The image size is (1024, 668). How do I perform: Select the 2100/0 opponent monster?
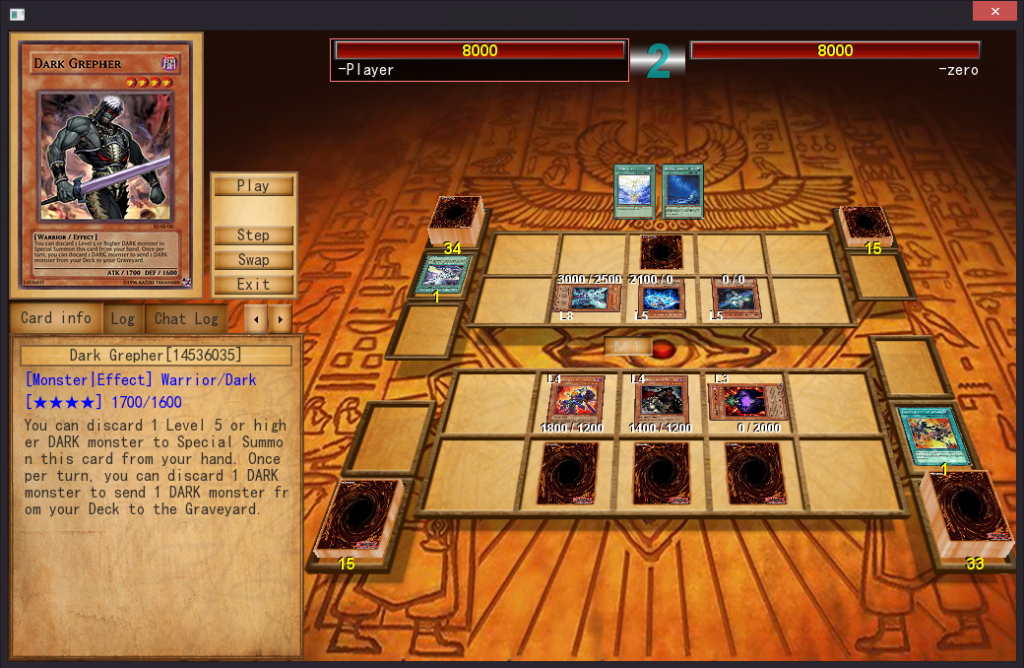click(x=661, y=299)
